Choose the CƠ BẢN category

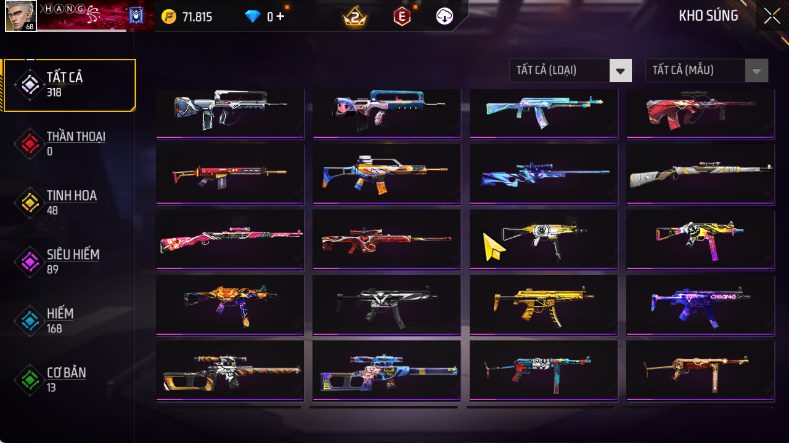pyautogui.click(x=68, y=378)
